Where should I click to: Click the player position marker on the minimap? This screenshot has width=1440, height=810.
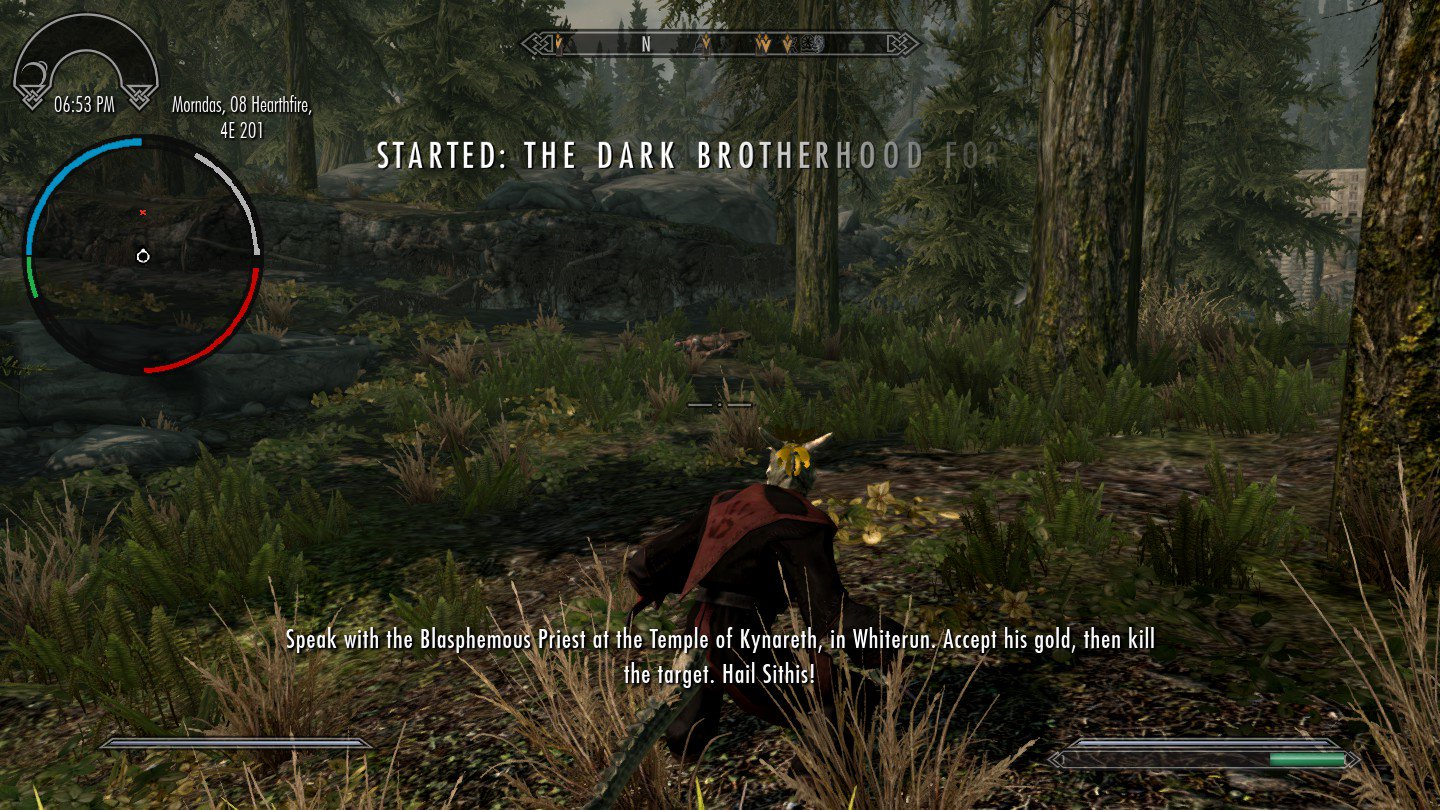click(x=143, y=256)
